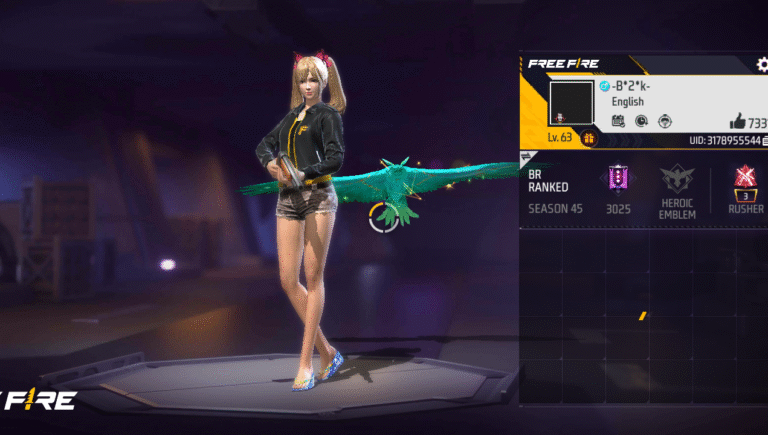Image resolution: width=768 pixels, height=435 pixels.
Task: Give a like with the thumbs-up icon
Action: pos(737,121)
